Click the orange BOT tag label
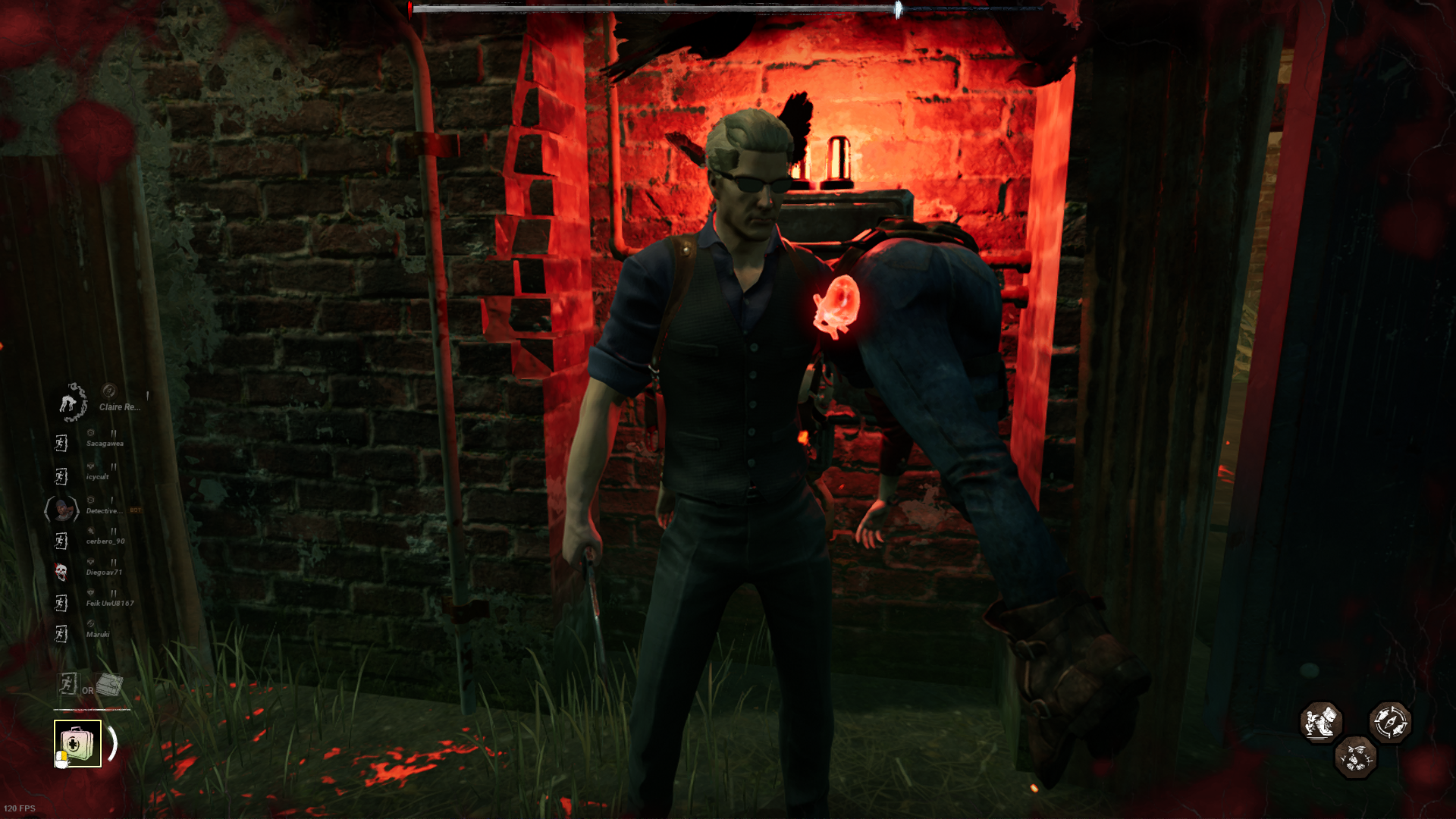This screenshot has width=1456, height=819. click(x=135, y=509)
